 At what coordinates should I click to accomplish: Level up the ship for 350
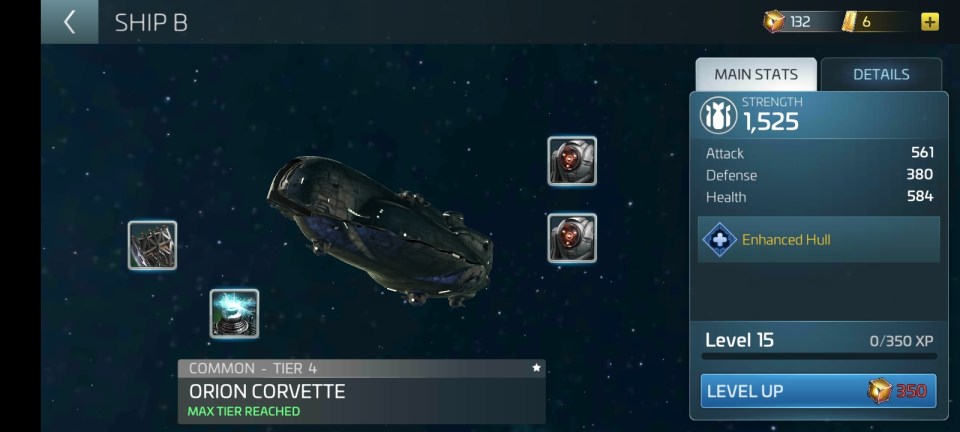pos(818,391)
